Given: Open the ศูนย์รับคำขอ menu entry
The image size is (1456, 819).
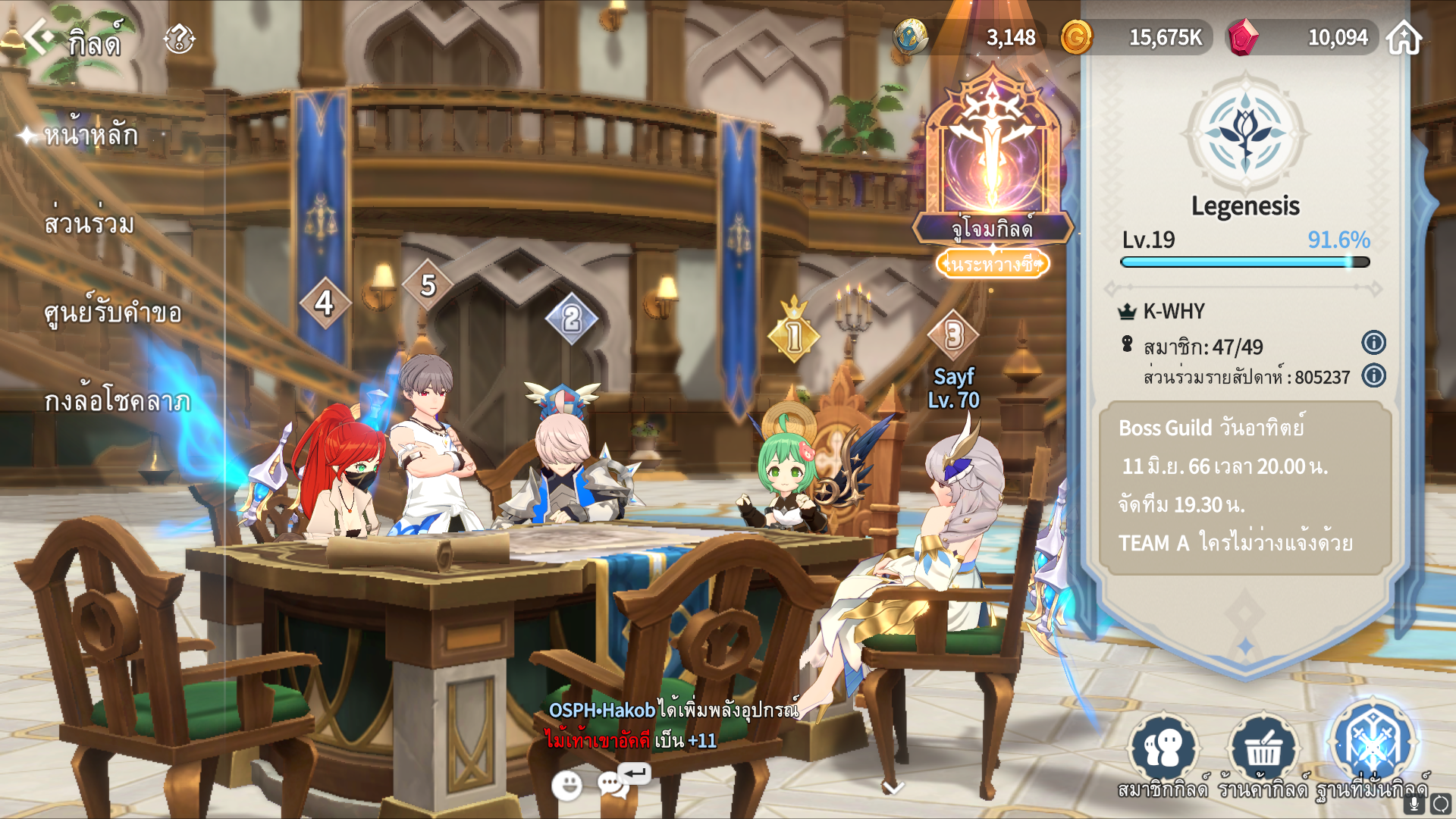Looking at the screenshot, I should click(113, 312).
